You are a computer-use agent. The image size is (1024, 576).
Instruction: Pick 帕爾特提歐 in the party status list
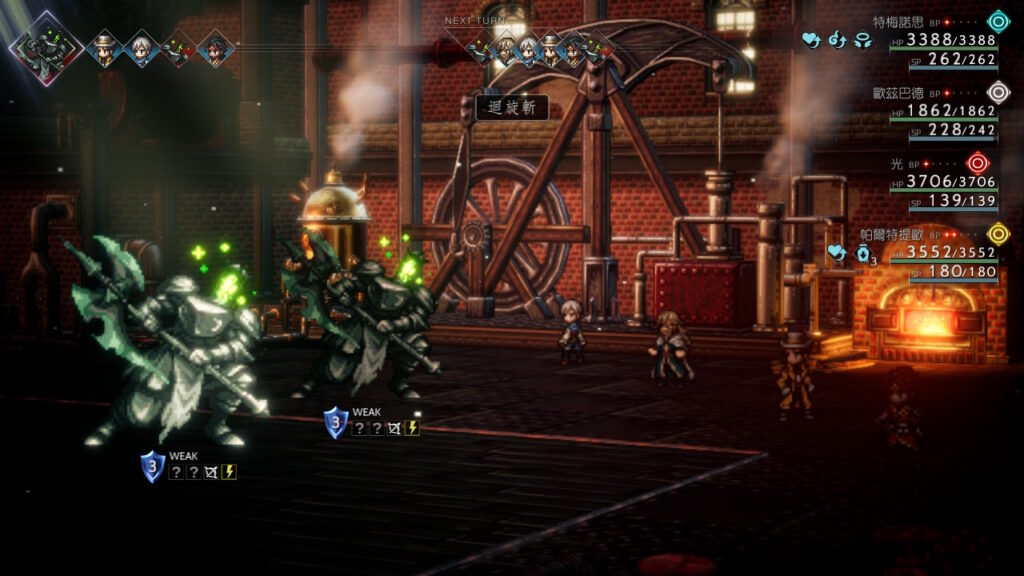(893, 234)
